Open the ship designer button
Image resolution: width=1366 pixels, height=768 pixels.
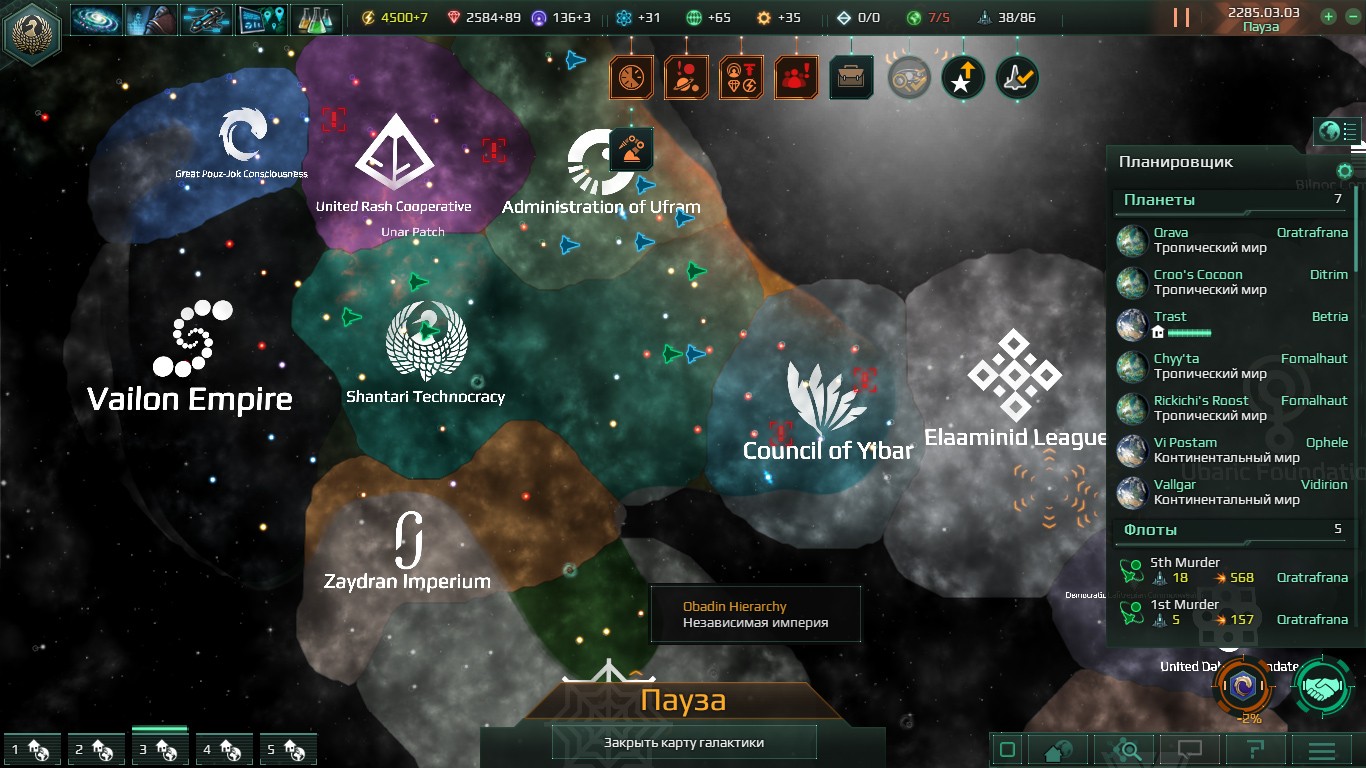click(206, 19)
